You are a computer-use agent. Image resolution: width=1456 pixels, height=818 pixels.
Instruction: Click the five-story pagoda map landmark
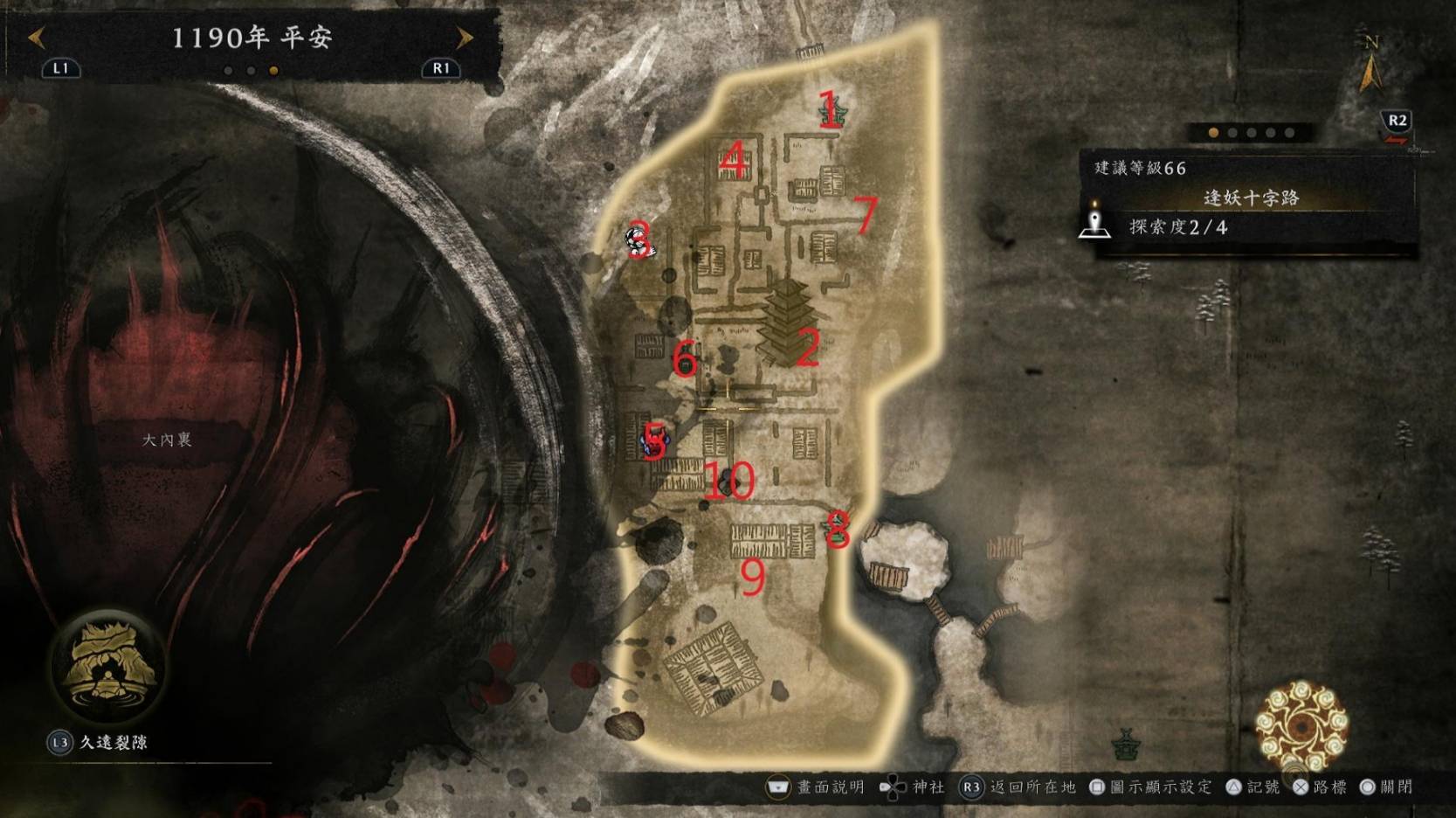(x=788, y=322)
